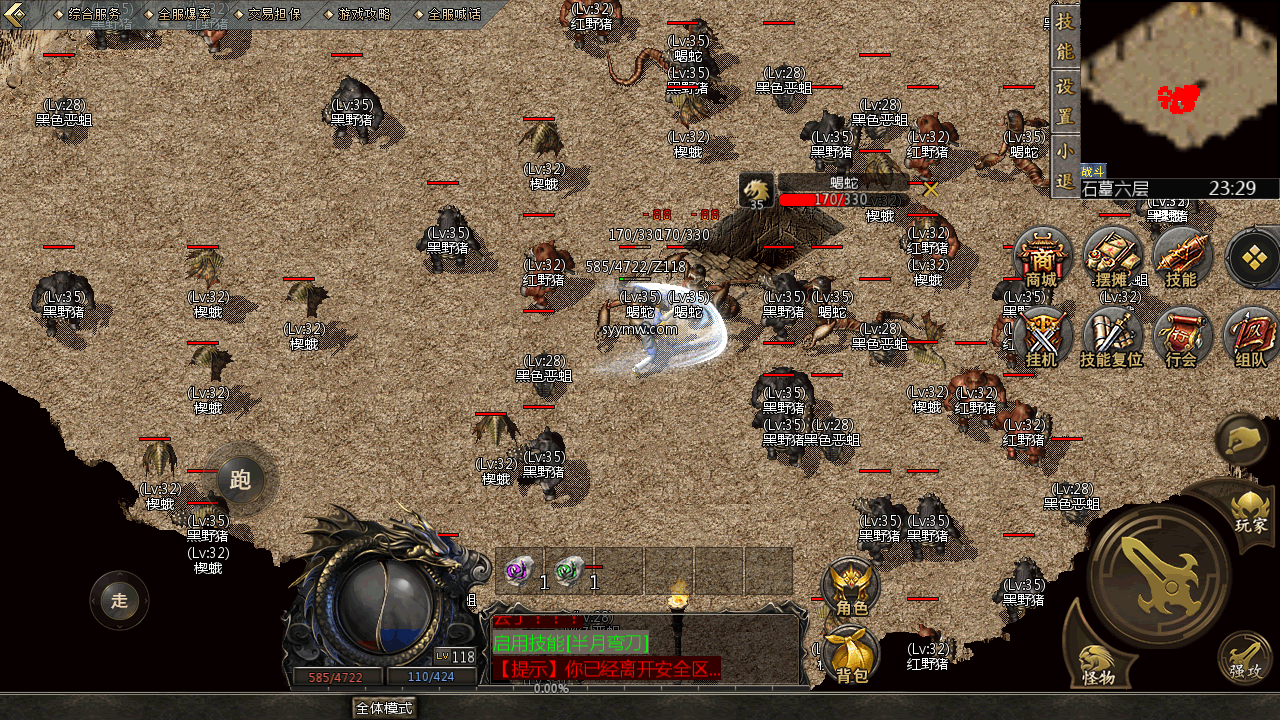Open the 商城 shop icon
This screenshot has height=720, width=1280.
1042,256
